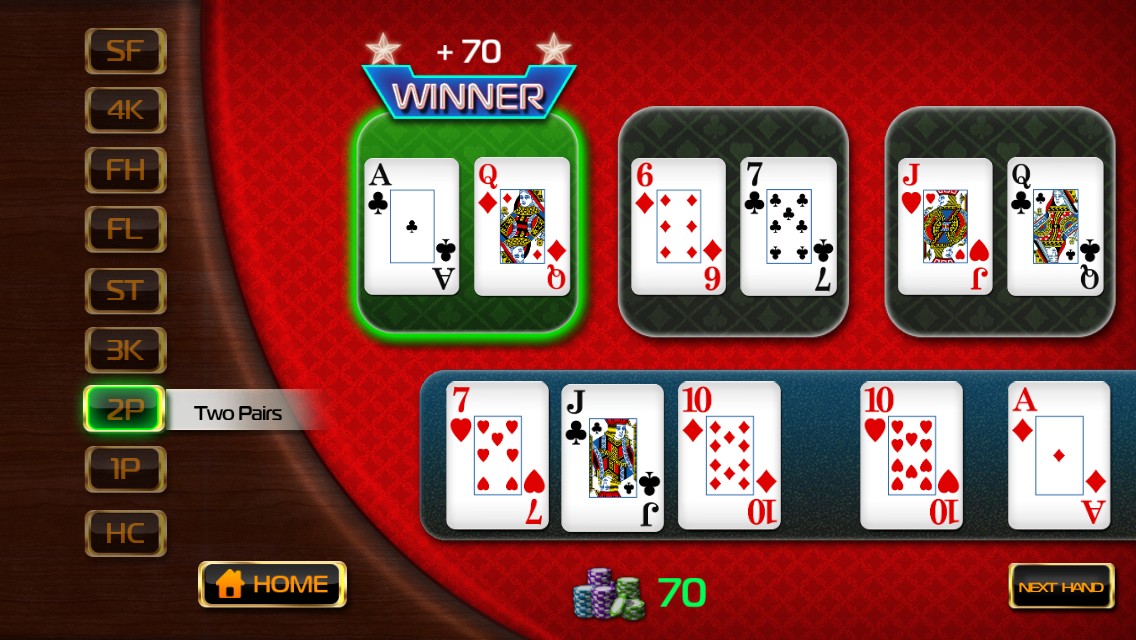Select the Jack of clubs community card

pos(612,457)
